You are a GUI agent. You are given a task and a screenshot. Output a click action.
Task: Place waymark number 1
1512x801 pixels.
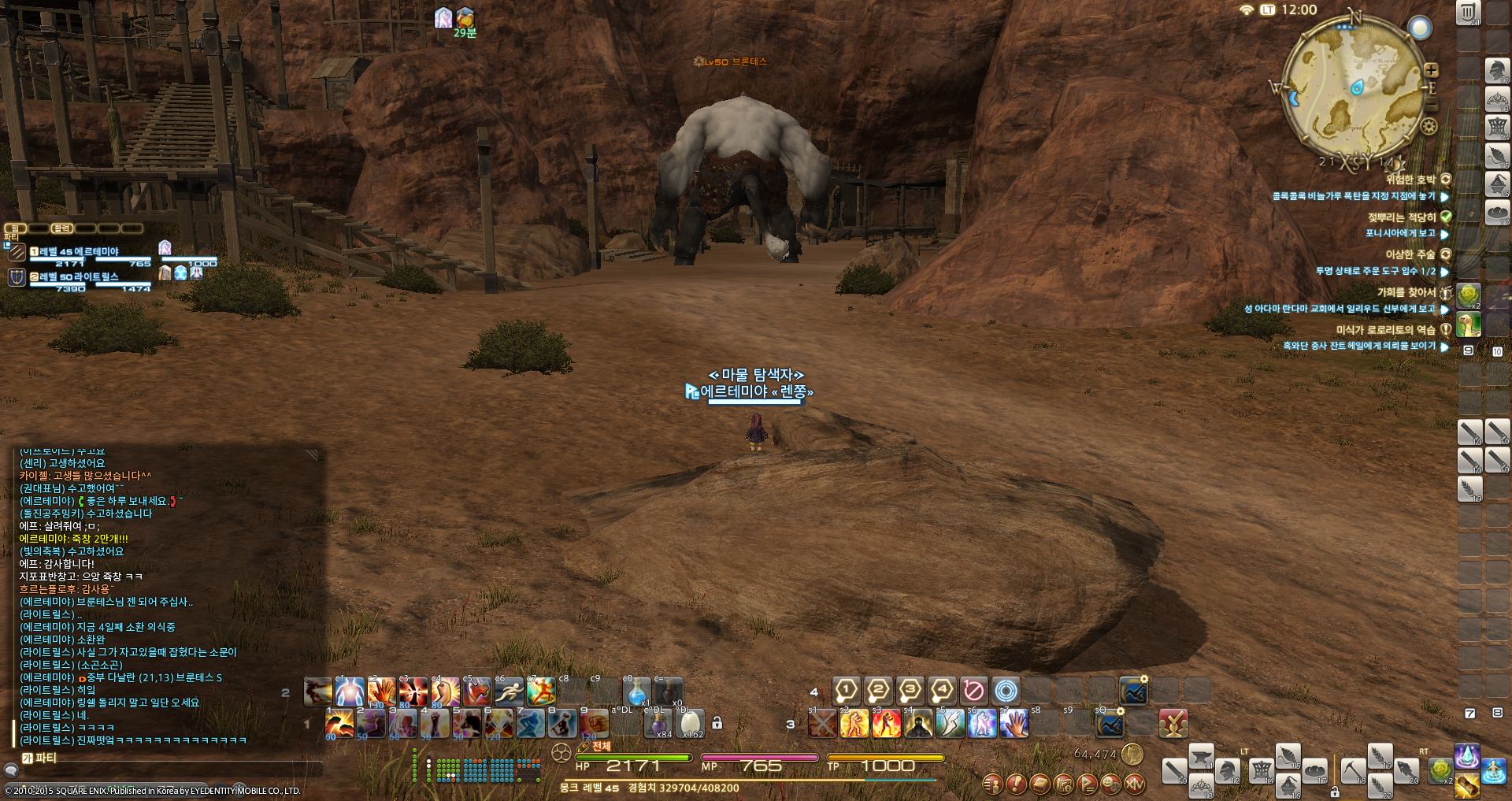[846, 691]
